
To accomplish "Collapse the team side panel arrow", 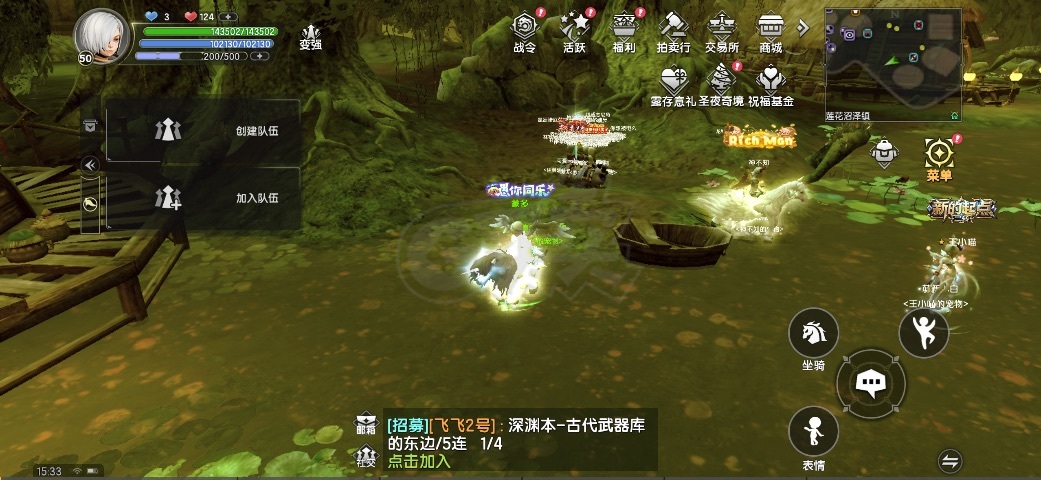I will (90, 165).
